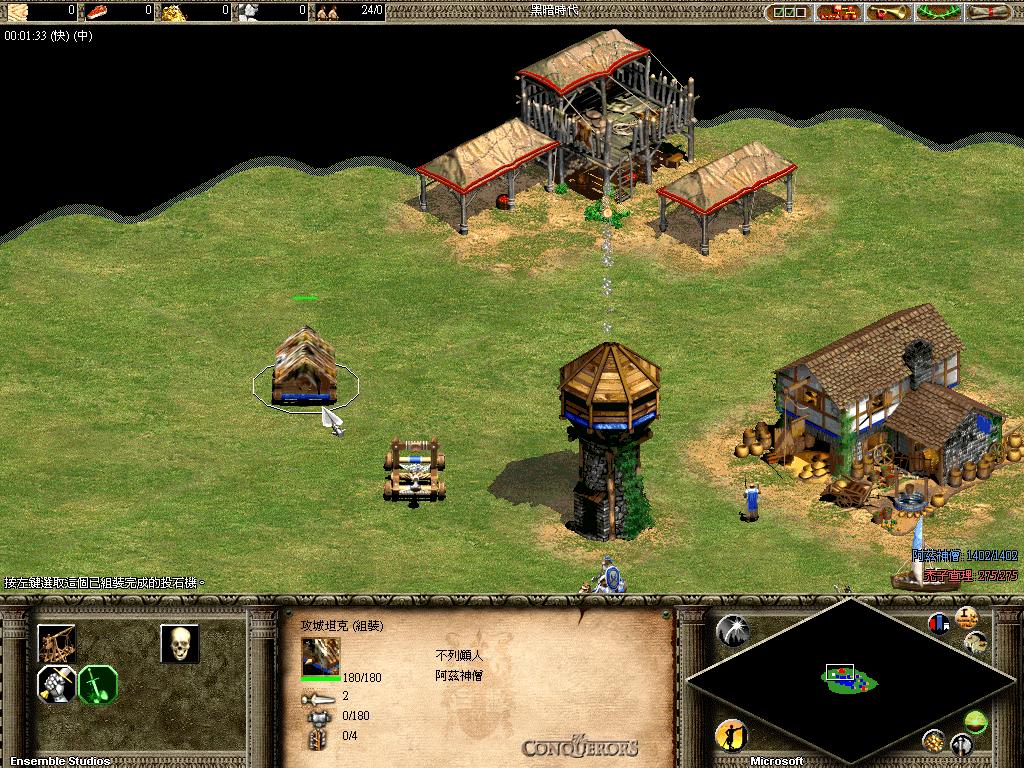Screen dimensions: 1024x768
Task: Click the trebuchet unpack command icon
Action: pyautogui.click(x=56, y=643)
